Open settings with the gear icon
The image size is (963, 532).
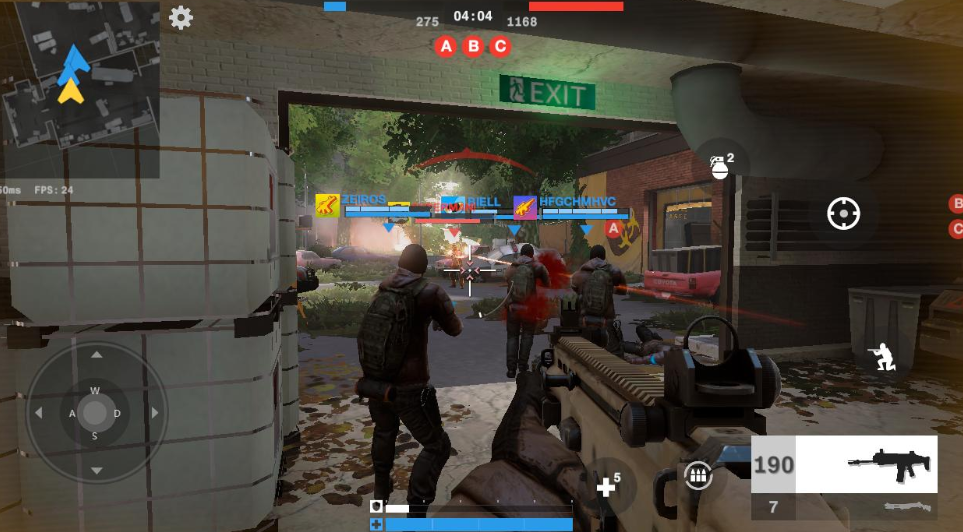tap(181, 18)
